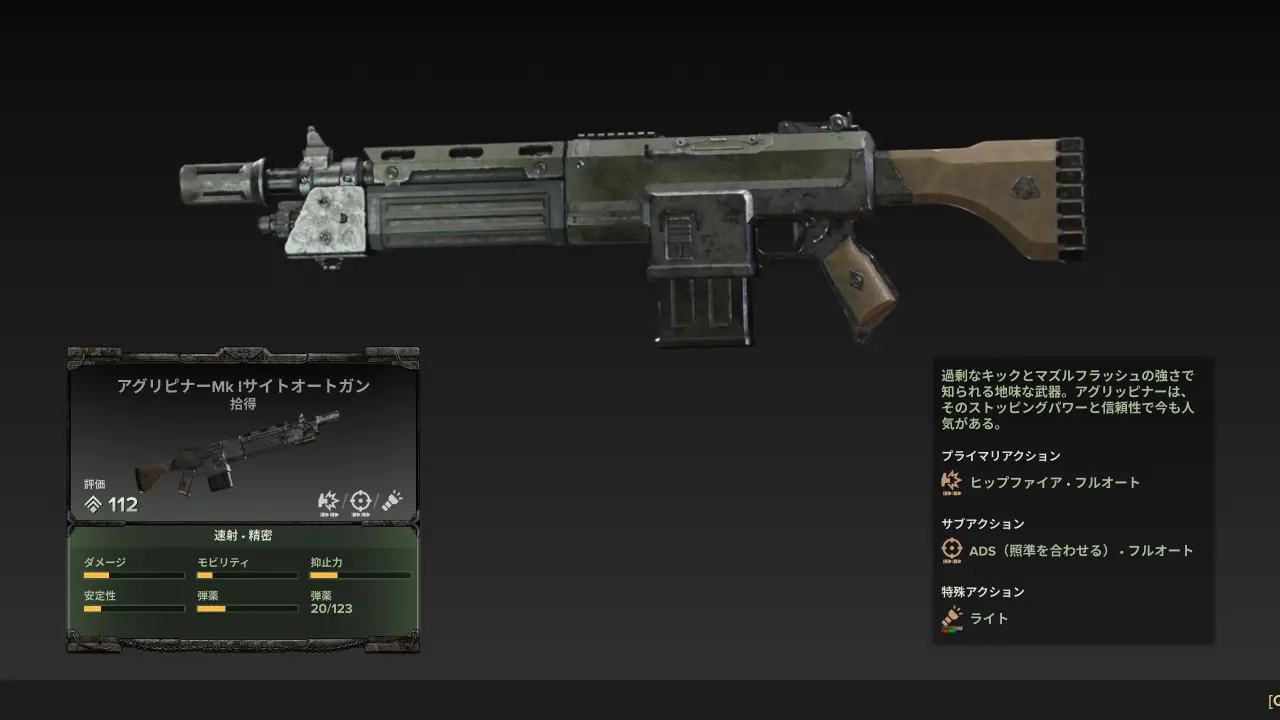
Task: Select the ライト special action entry
Action: tap(988, 618)
